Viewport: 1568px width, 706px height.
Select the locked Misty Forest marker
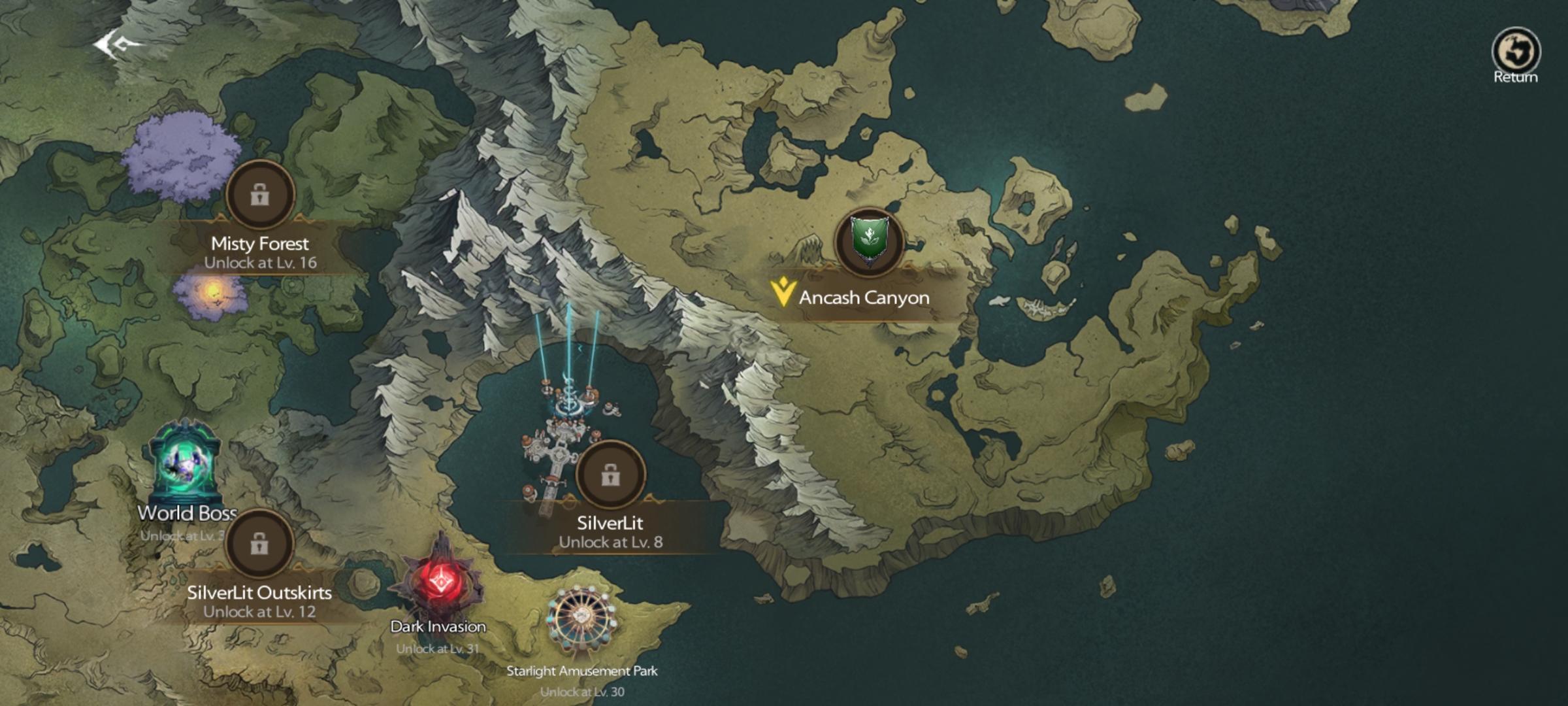(260, 194)
